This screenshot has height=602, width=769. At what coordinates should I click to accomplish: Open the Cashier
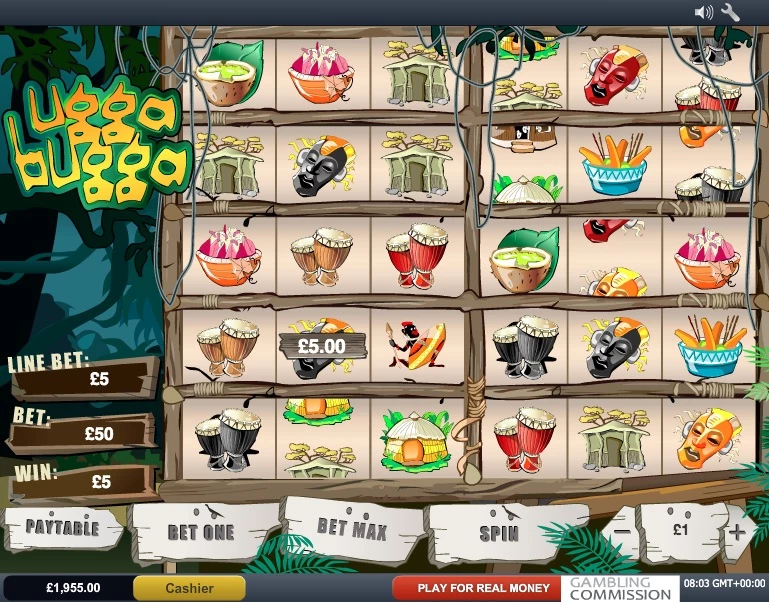(x=189, y=588)
